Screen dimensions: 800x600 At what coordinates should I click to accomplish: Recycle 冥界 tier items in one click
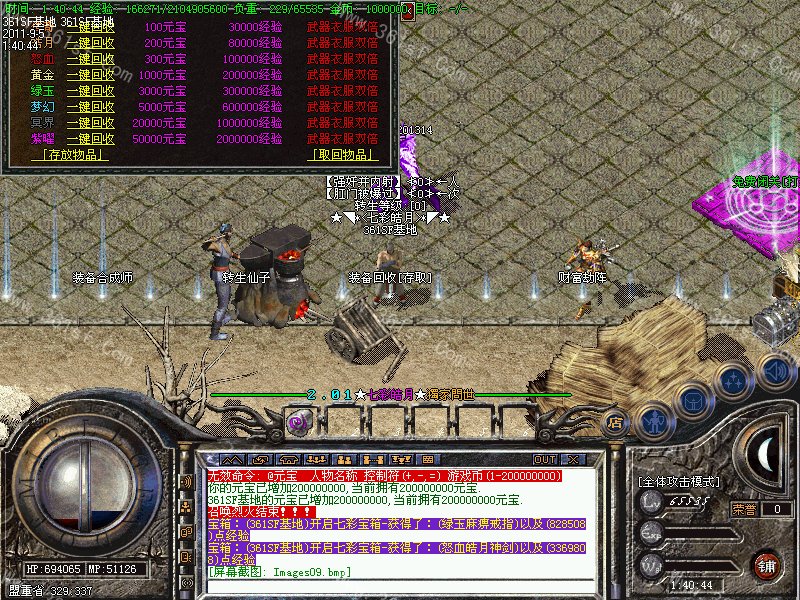click(90, 122)
